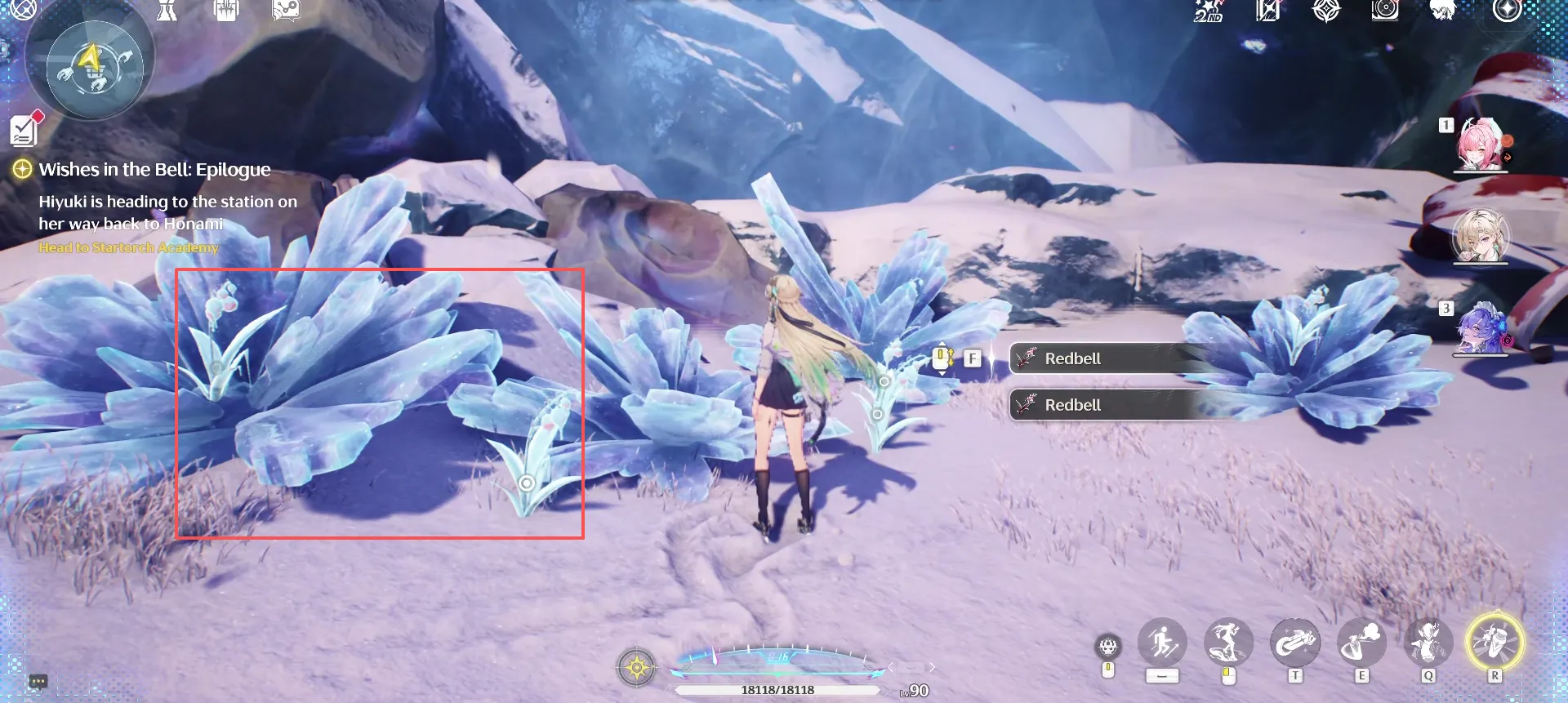Viewport: 1568px width, 703px height.
Task: Trigger the glowing yellow-ringed ultimate skill
Action: pyautogui.click(x=1494, y=643)
